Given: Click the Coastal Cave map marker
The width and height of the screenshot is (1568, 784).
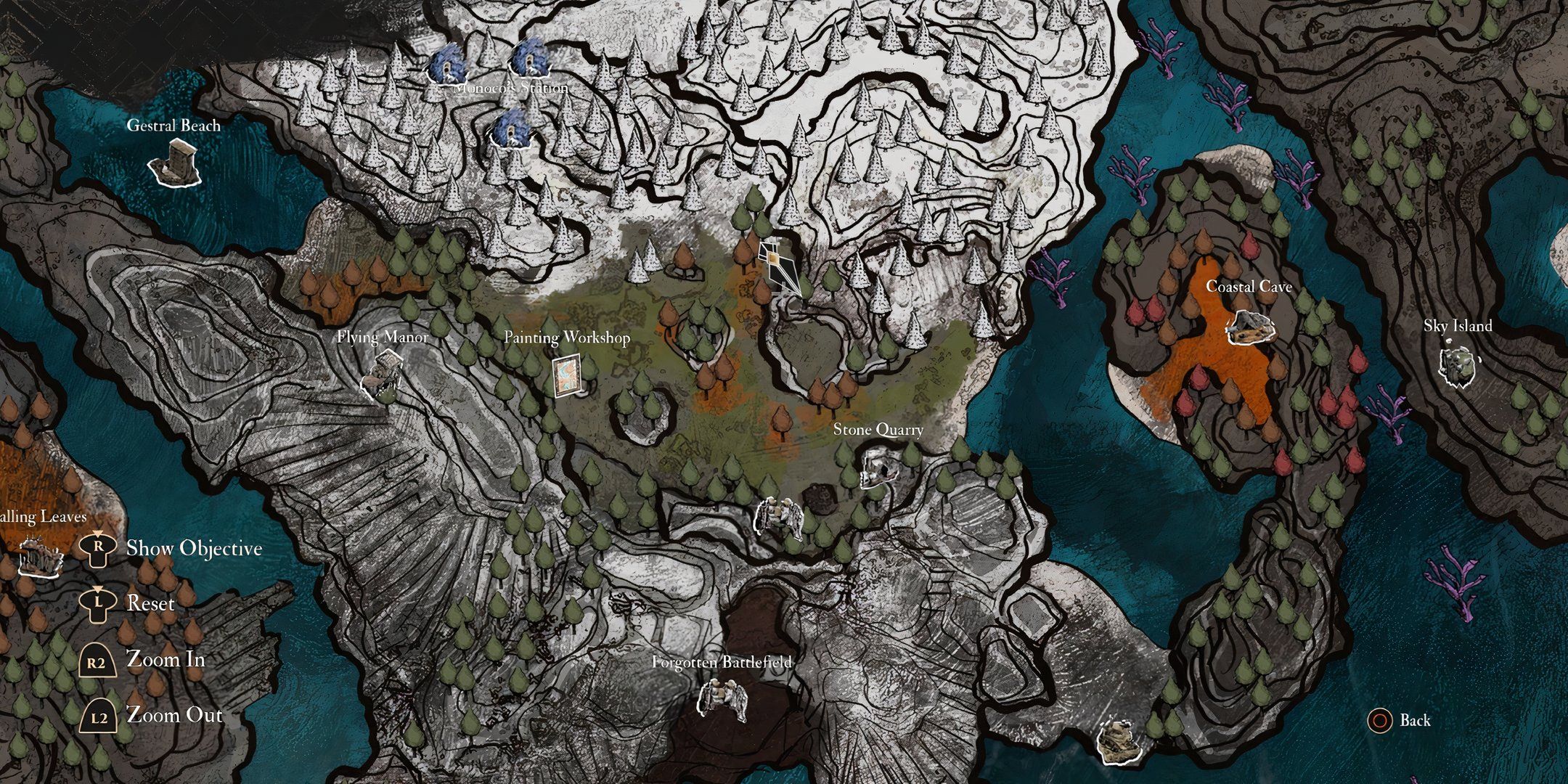Looking at the screenshot, I should (1250, 328).
